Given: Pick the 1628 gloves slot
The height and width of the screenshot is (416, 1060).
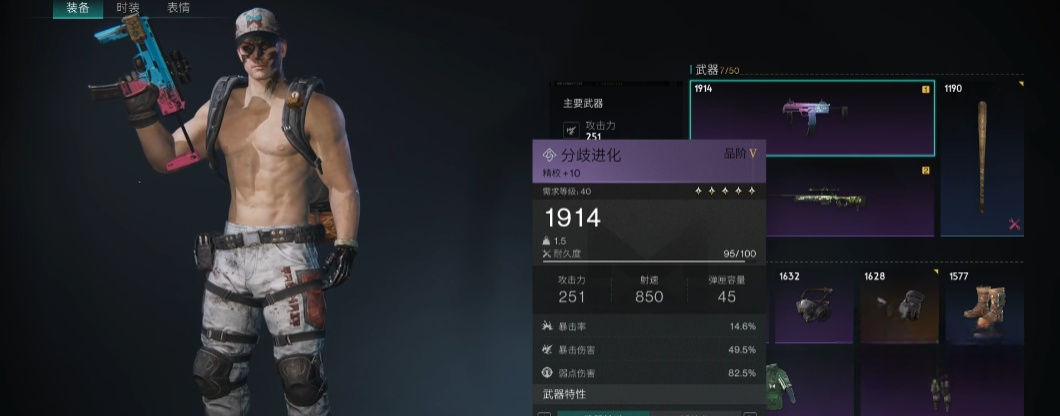Looking at the screenshot, I should (x=899, y=306).
